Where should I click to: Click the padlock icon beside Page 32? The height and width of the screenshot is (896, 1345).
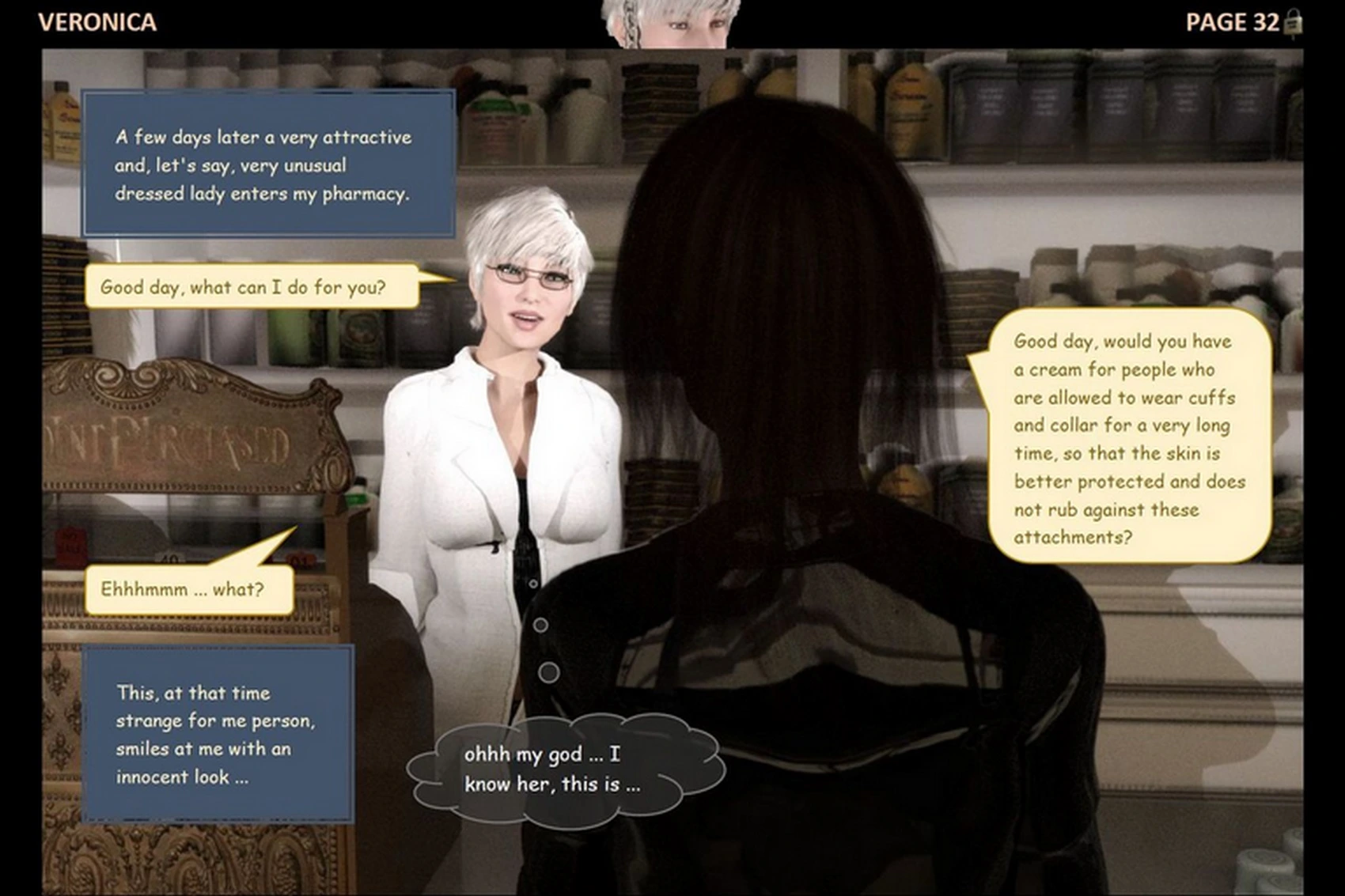(x=1294, y=23)
